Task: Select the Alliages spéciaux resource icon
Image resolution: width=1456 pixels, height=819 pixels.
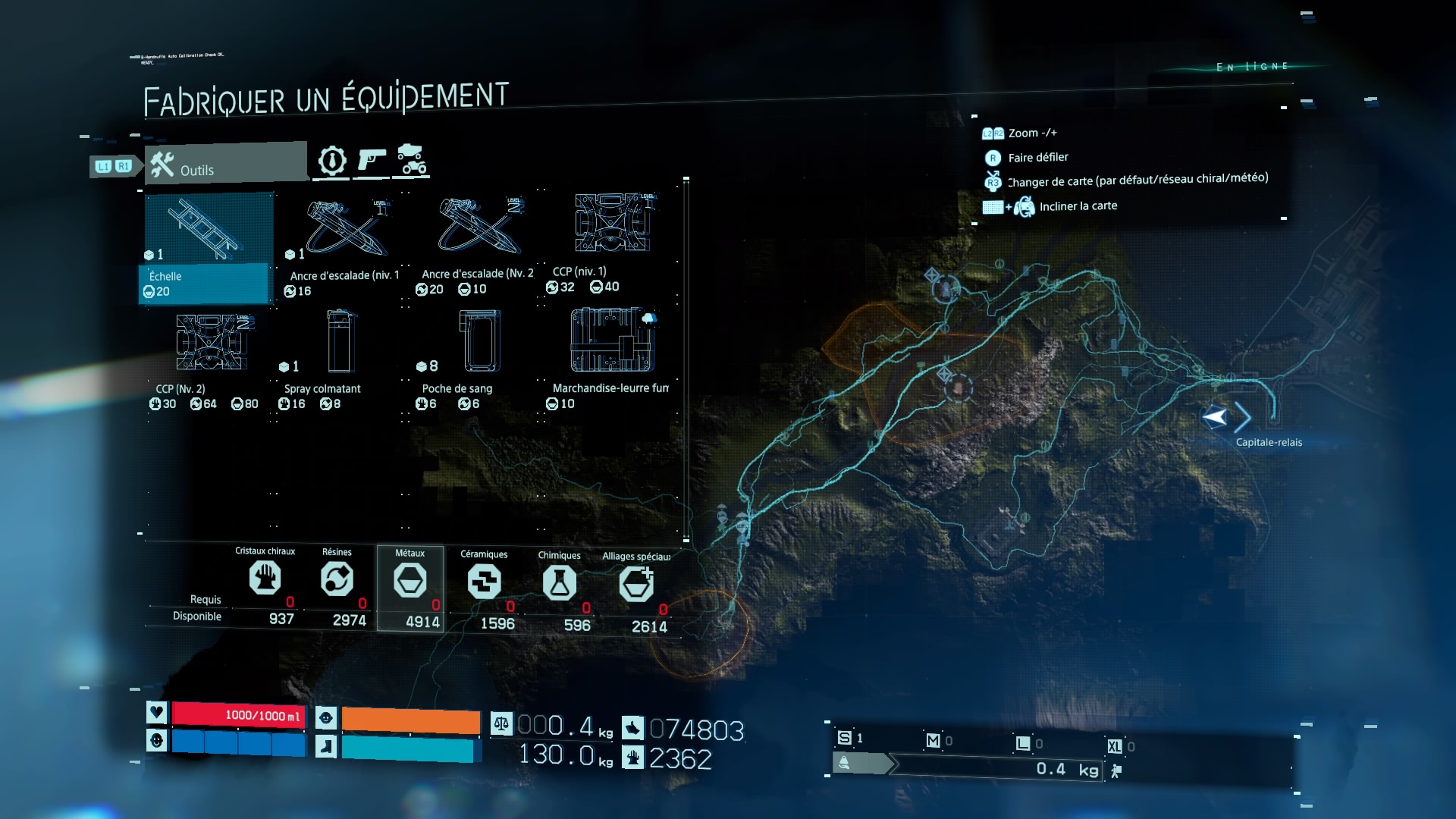Action: point(636,585)
